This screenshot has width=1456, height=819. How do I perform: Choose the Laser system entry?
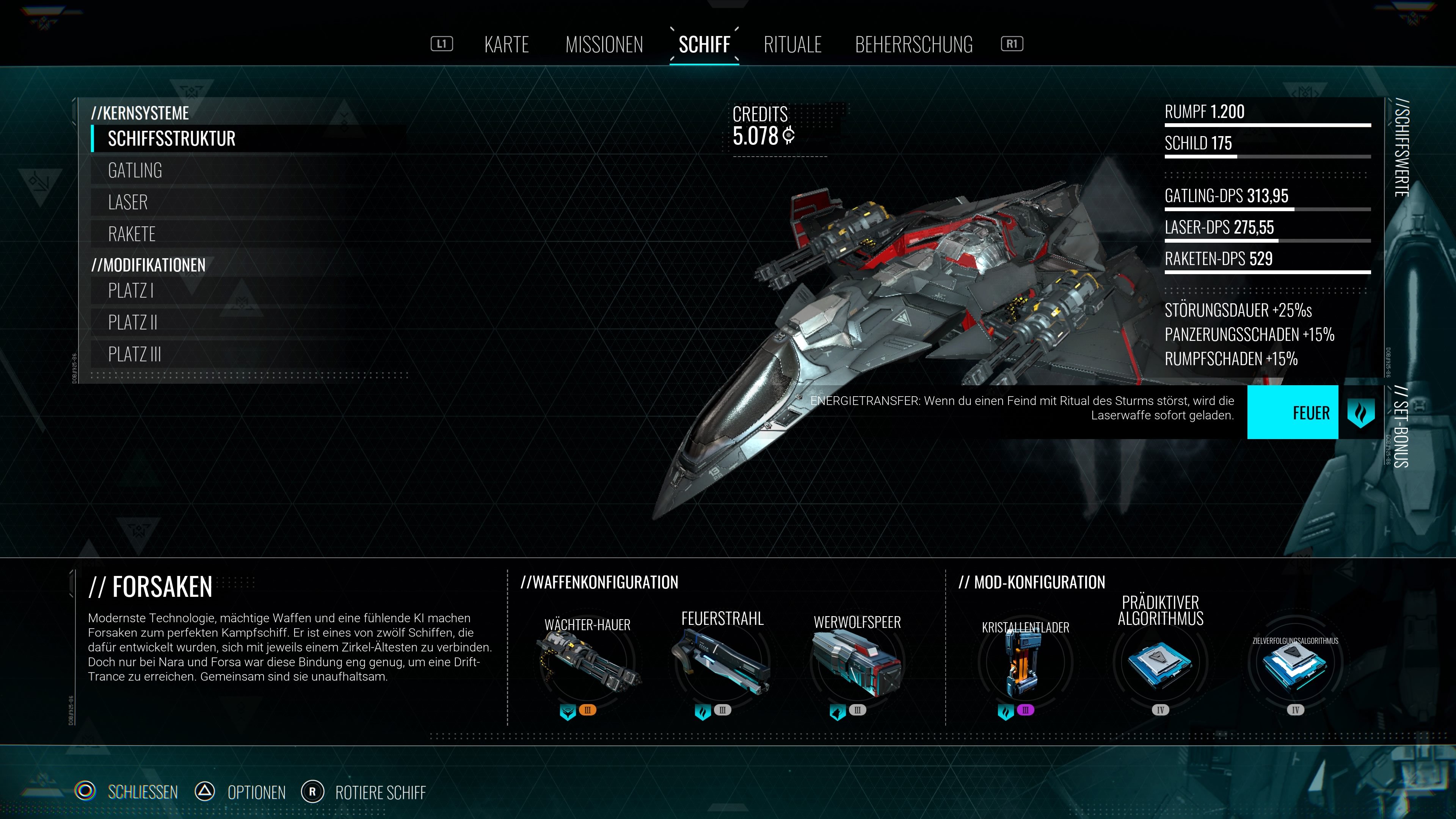click(128, 202)
